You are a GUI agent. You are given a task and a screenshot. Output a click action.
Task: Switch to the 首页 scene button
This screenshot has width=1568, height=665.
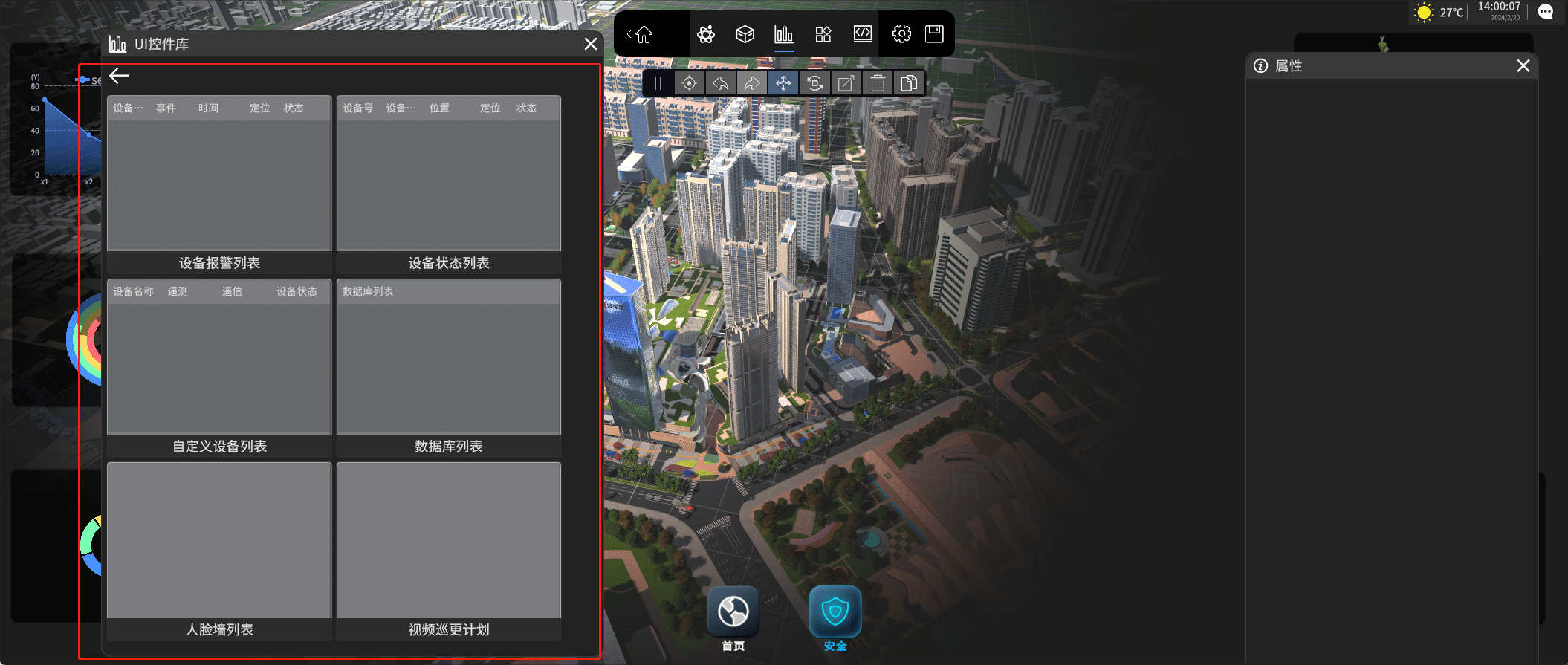point(733,612)
